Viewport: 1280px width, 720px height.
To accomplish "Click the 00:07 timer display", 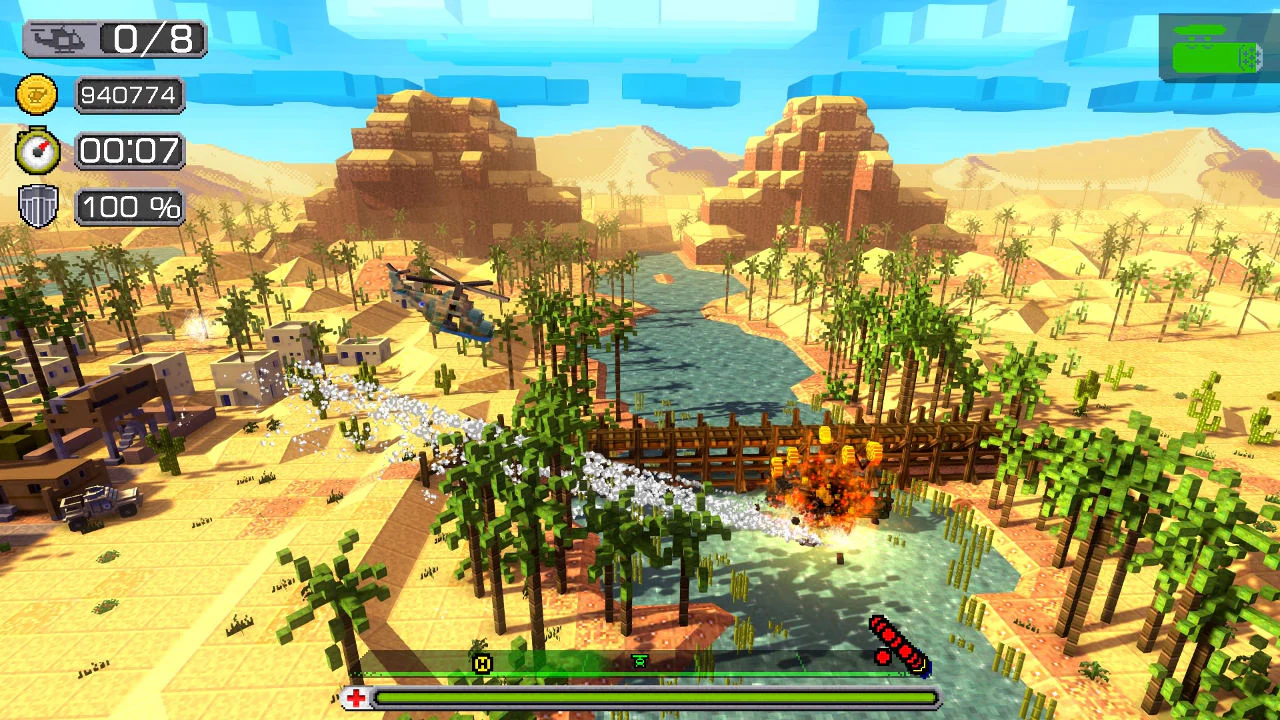I will click(128, 150).
